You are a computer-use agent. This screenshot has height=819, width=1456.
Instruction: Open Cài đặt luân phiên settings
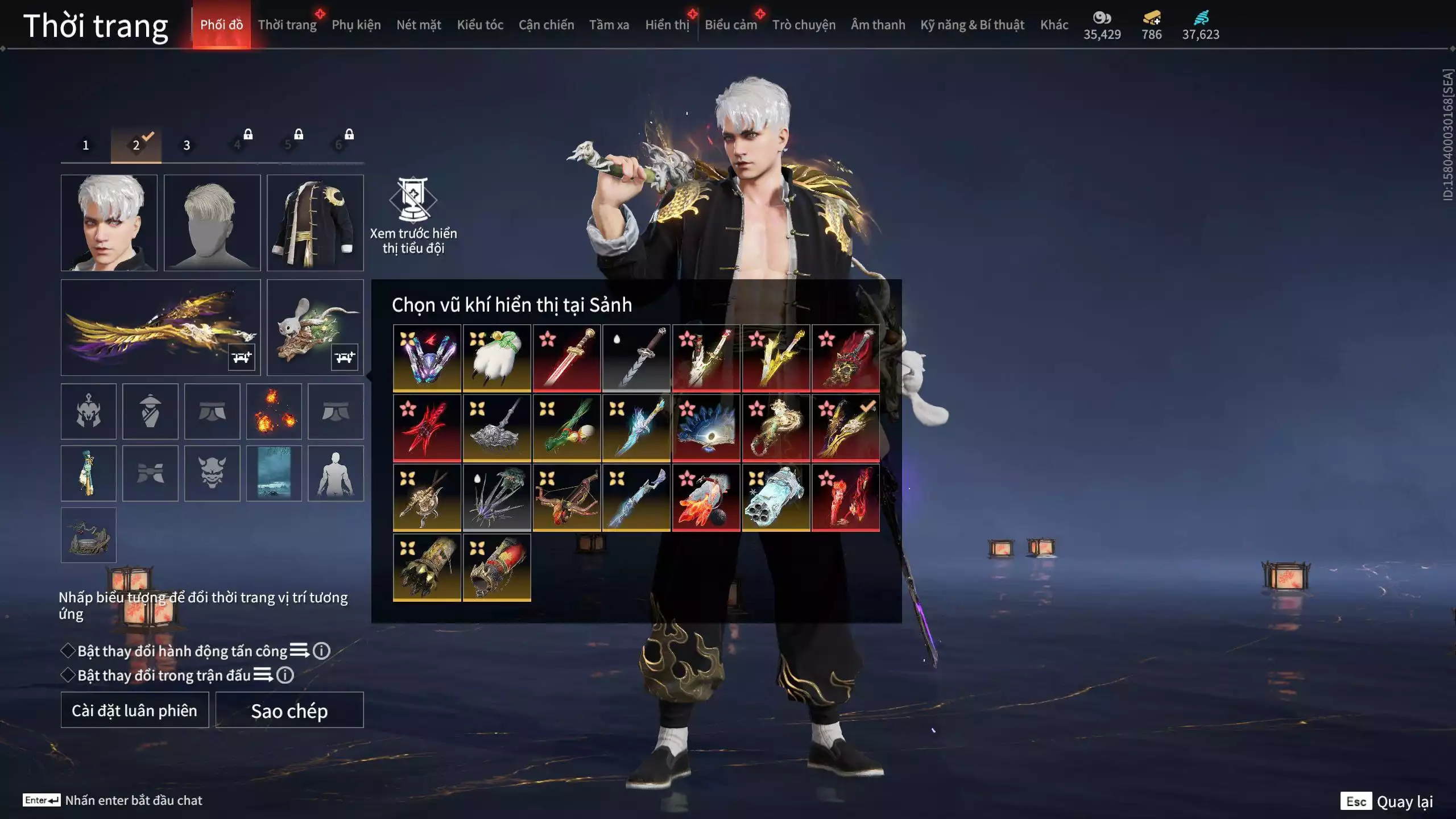pyautogui.click(x=134, y=710)
